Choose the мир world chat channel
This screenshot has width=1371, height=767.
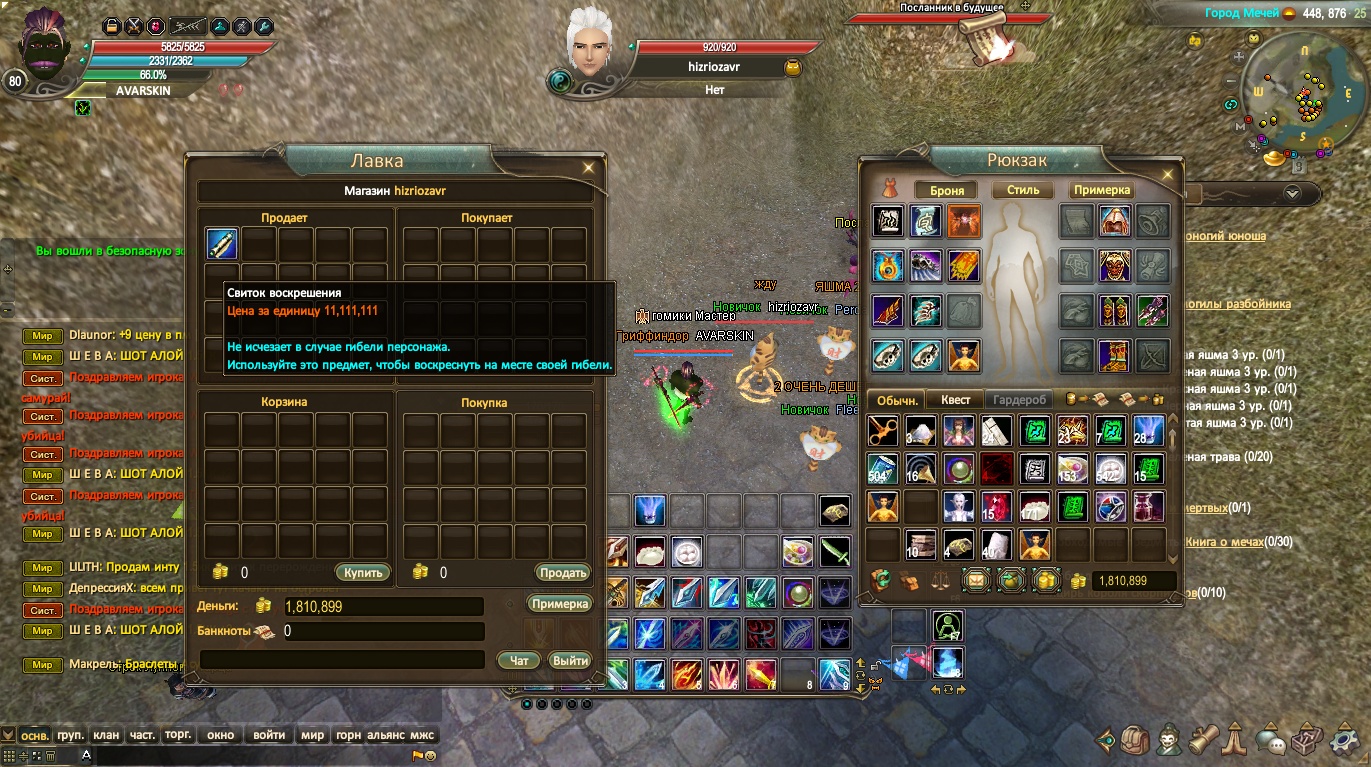click(x=313, y=735)
